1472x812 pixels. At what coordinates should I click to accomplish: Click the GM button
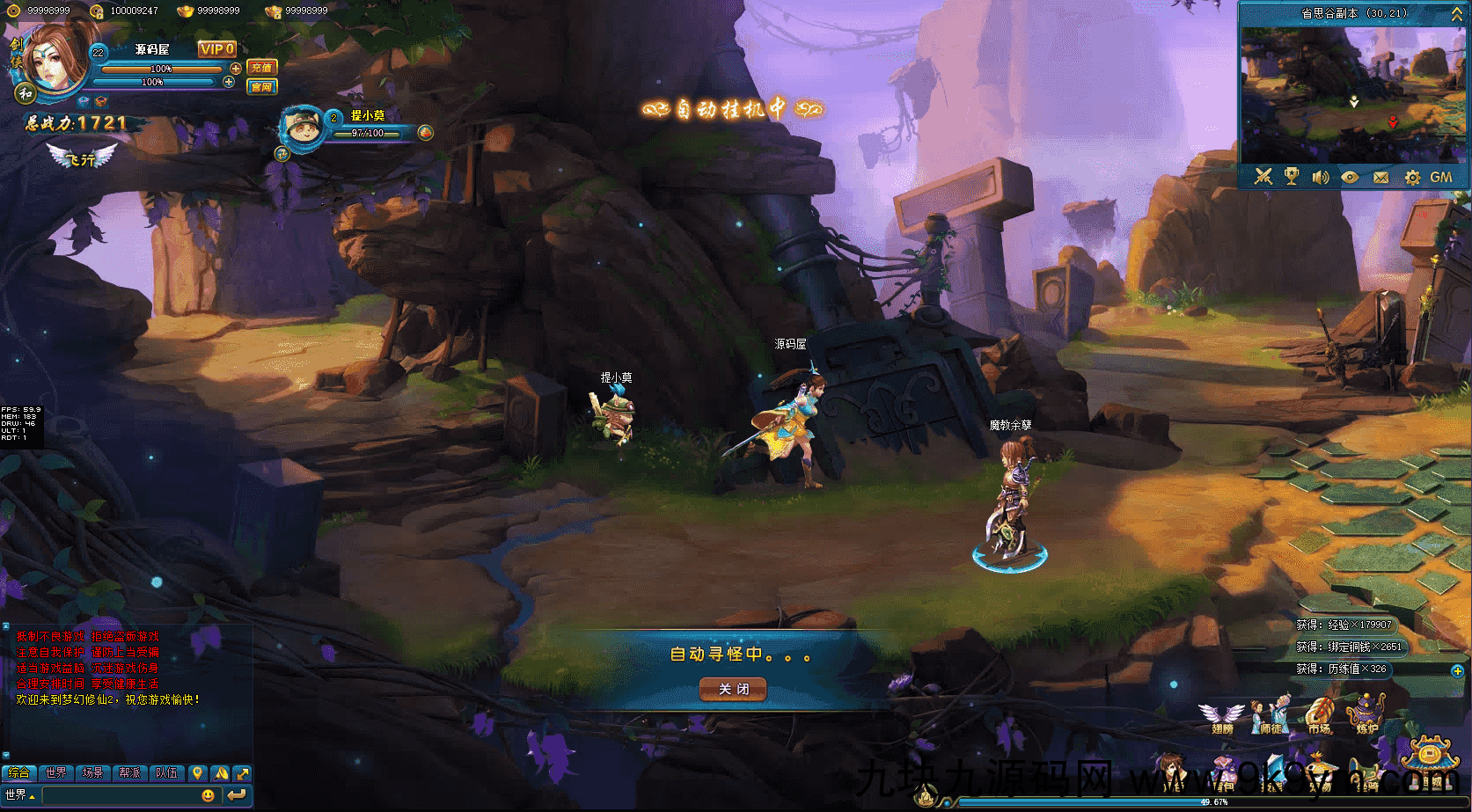pos(1441,177)
